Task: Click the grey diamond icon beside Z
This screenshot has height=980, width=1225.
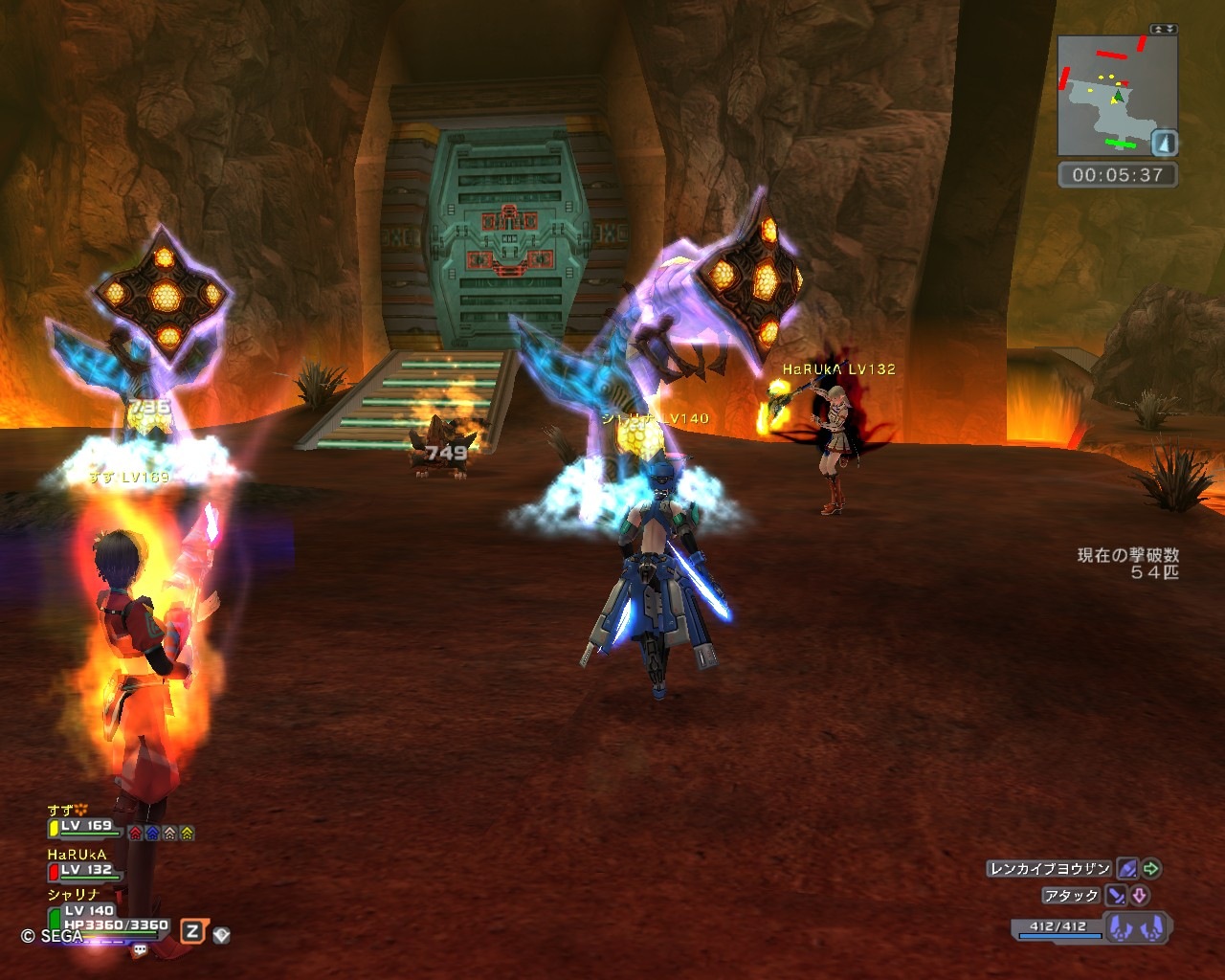Action: click(x=221, y=934)
